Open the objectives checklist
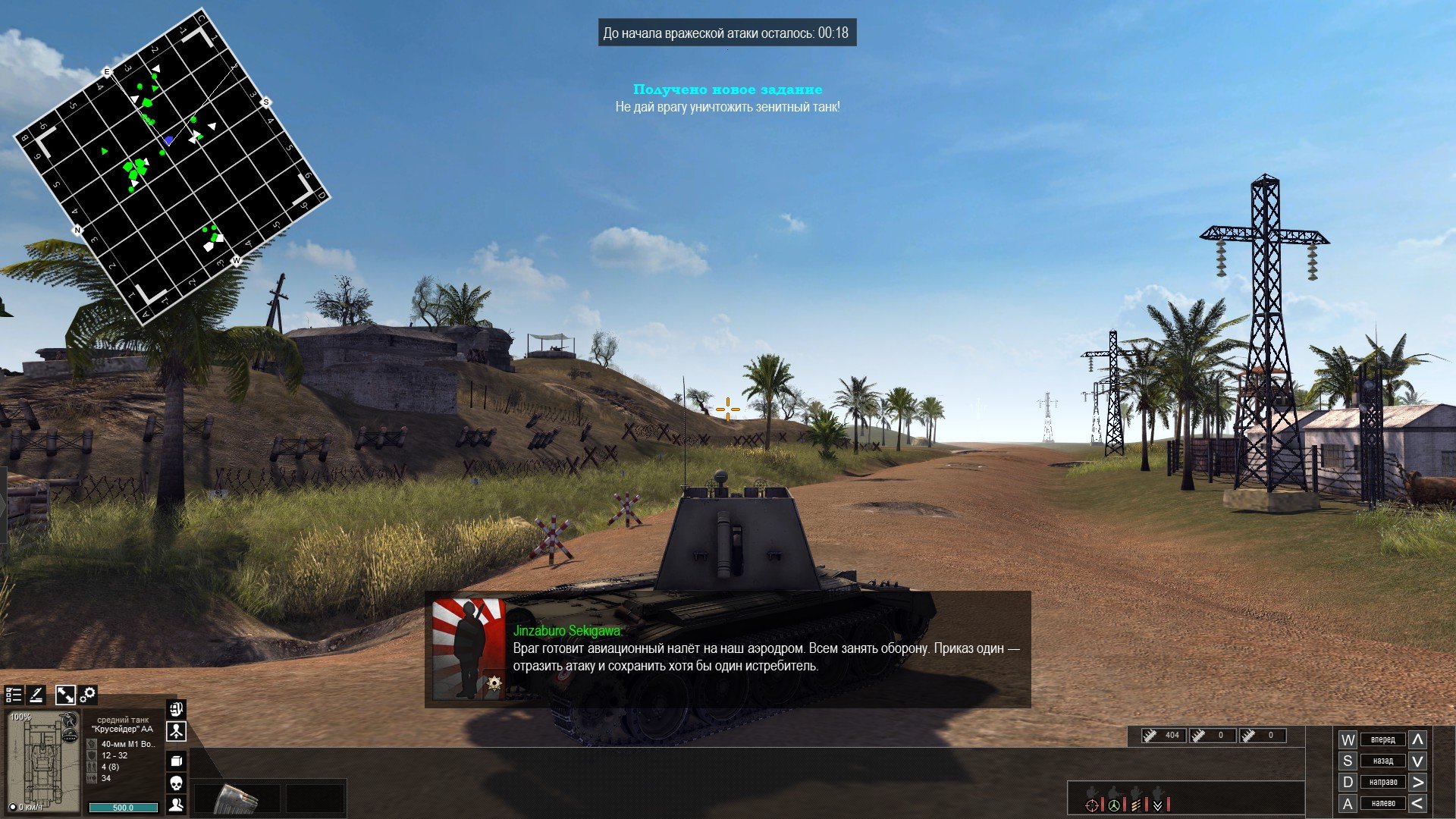 point(14,695)
